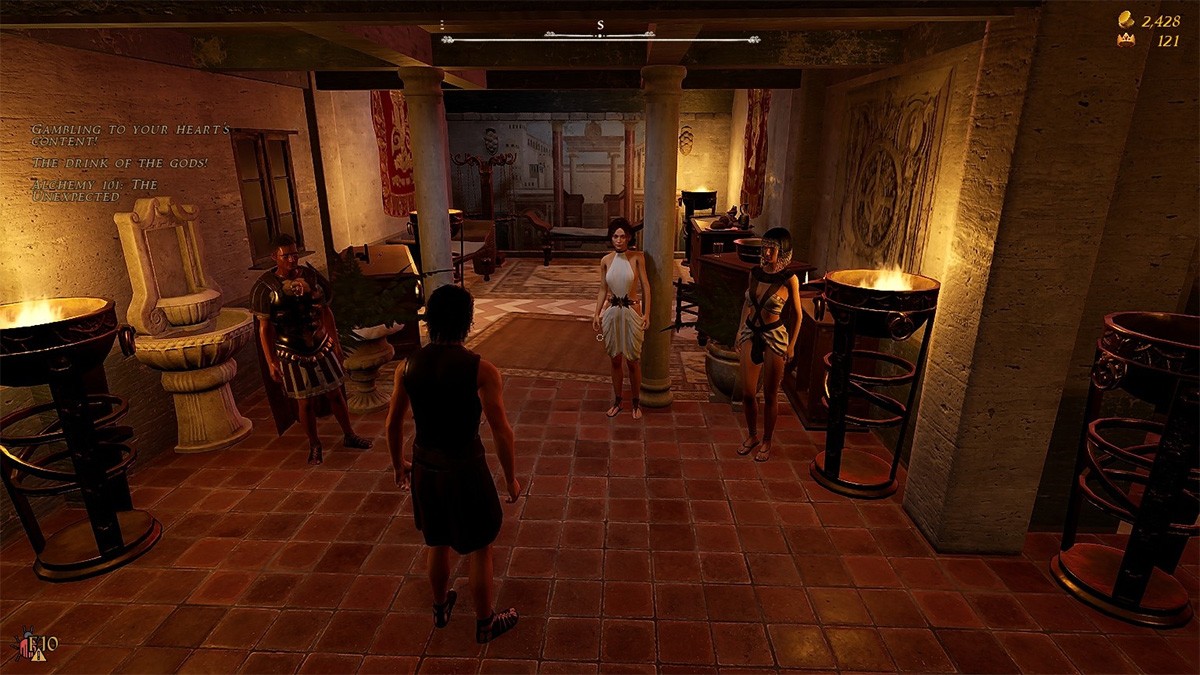Image resolution: width=1200 pixels, height=675 pixels.
Task: Click the gold coins icon
Action: pyautogui.click(x=1126, y=19)
